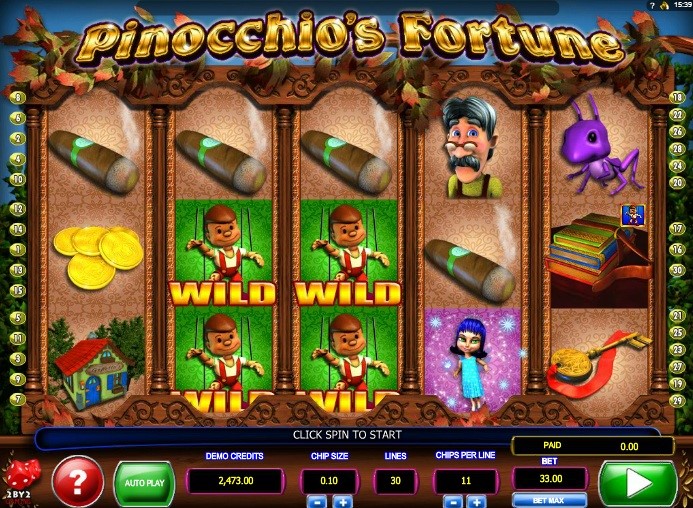Add more chips per line
The height and width of the screenshot is (508, 693).
tap(476, 501)
